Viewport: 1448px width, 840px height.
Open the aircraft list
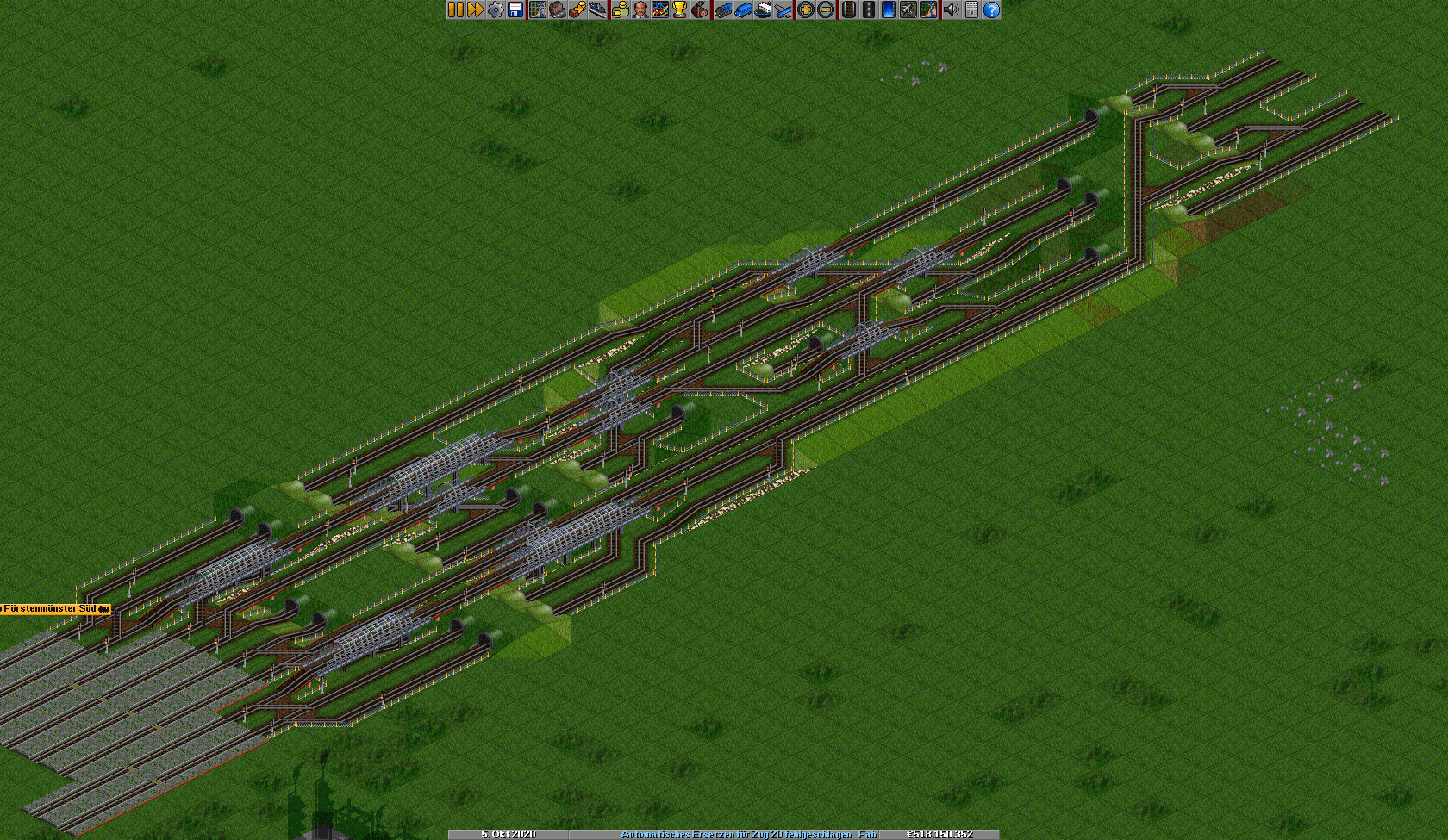(x=783, y=9)
